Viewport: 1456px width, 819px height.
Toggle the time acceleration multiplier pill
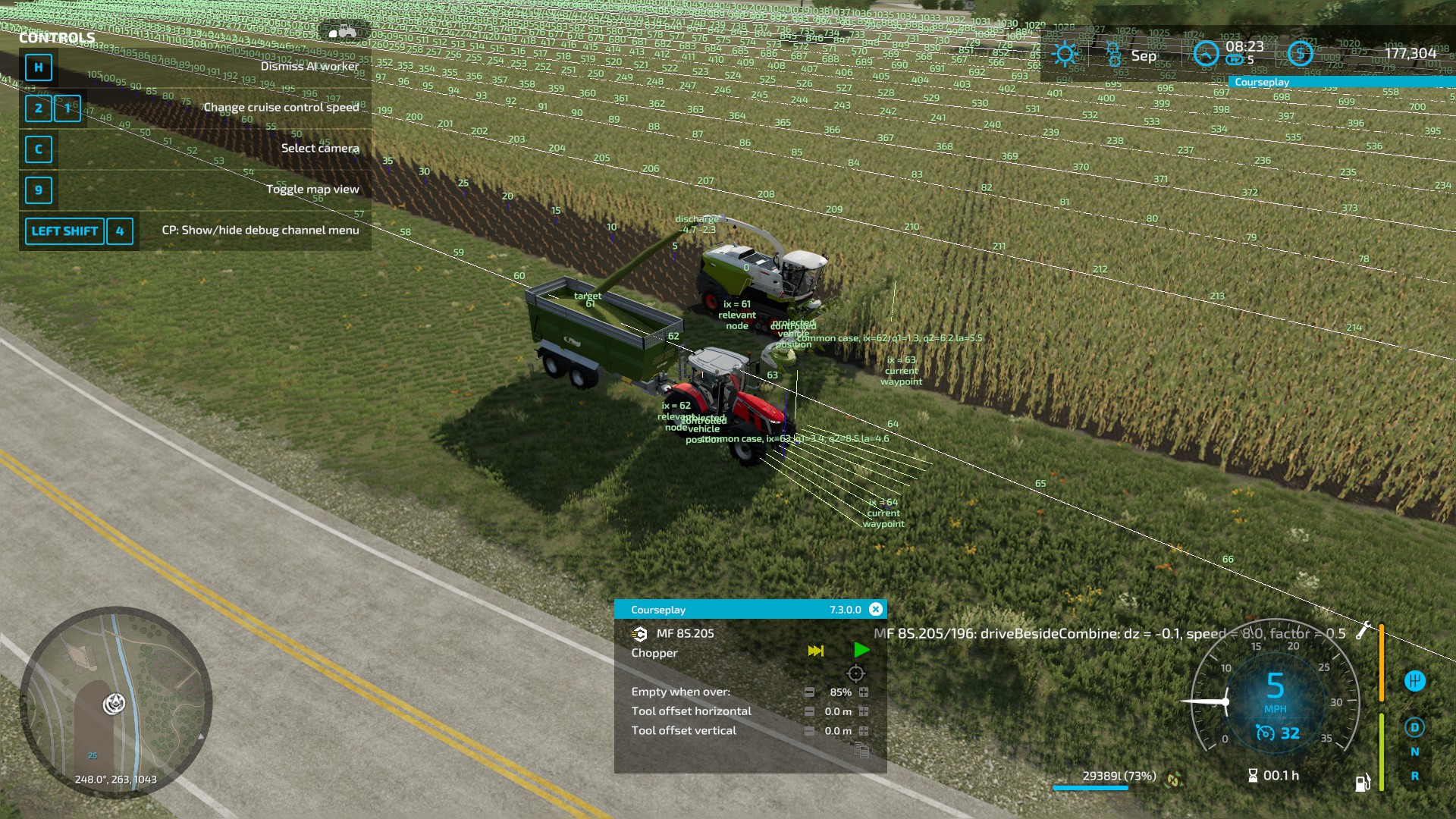[1234, 60]
